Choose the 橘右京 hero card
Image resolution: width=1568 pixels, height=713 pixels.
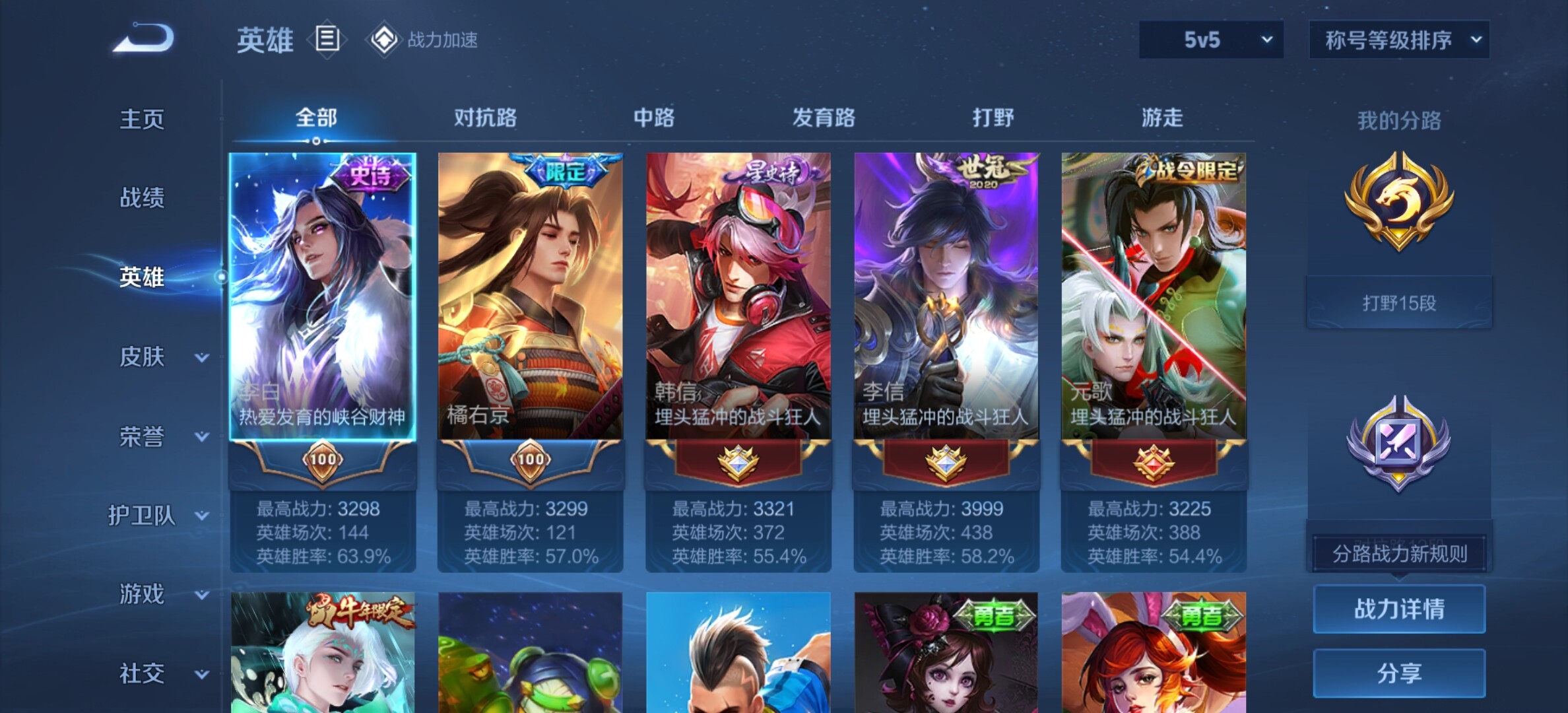(530, 297)
